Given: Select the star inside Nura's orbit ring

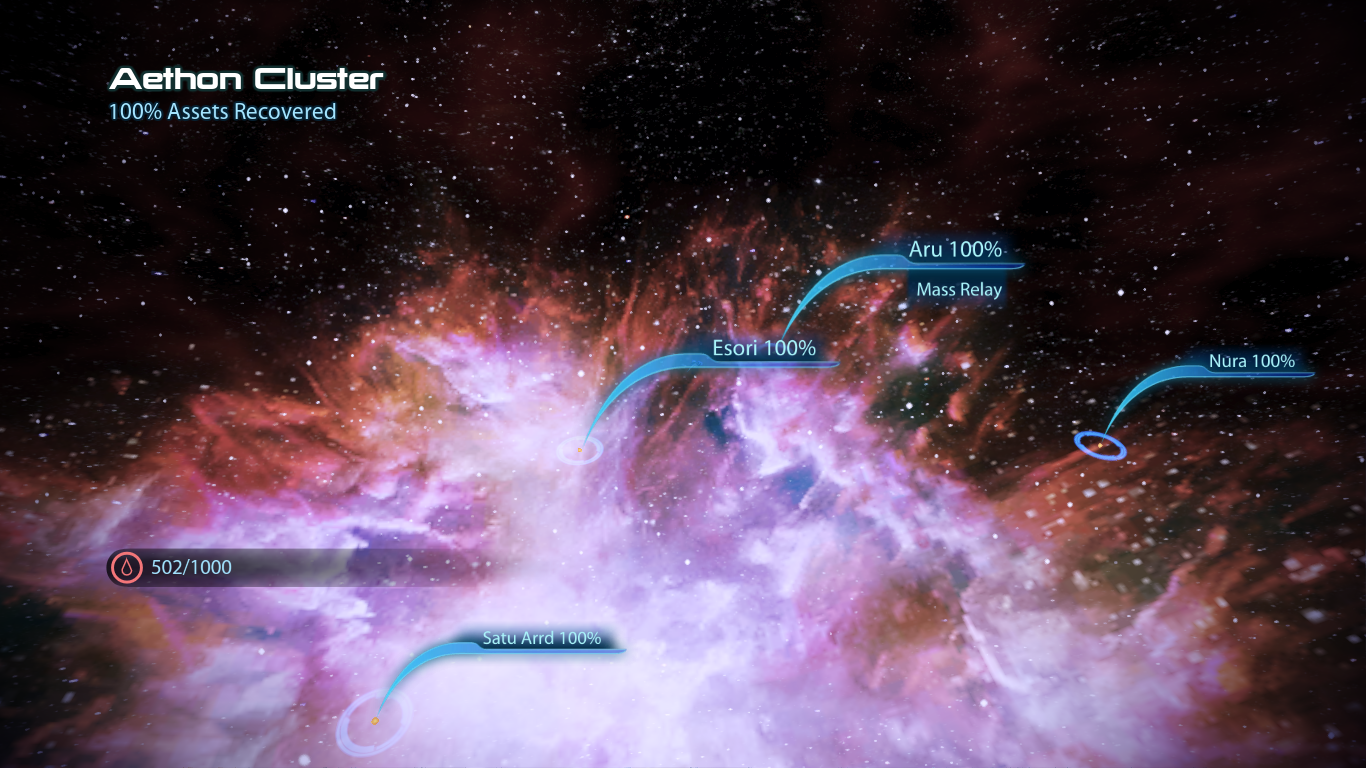Looking at the screenshot, I should pos(1100,446).
